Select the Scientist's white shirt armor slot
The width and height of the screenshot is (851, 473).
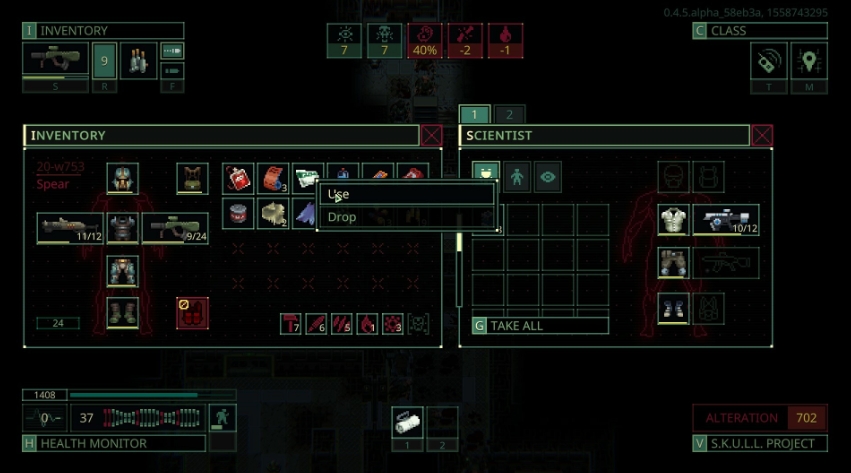(x=673, y=221)
